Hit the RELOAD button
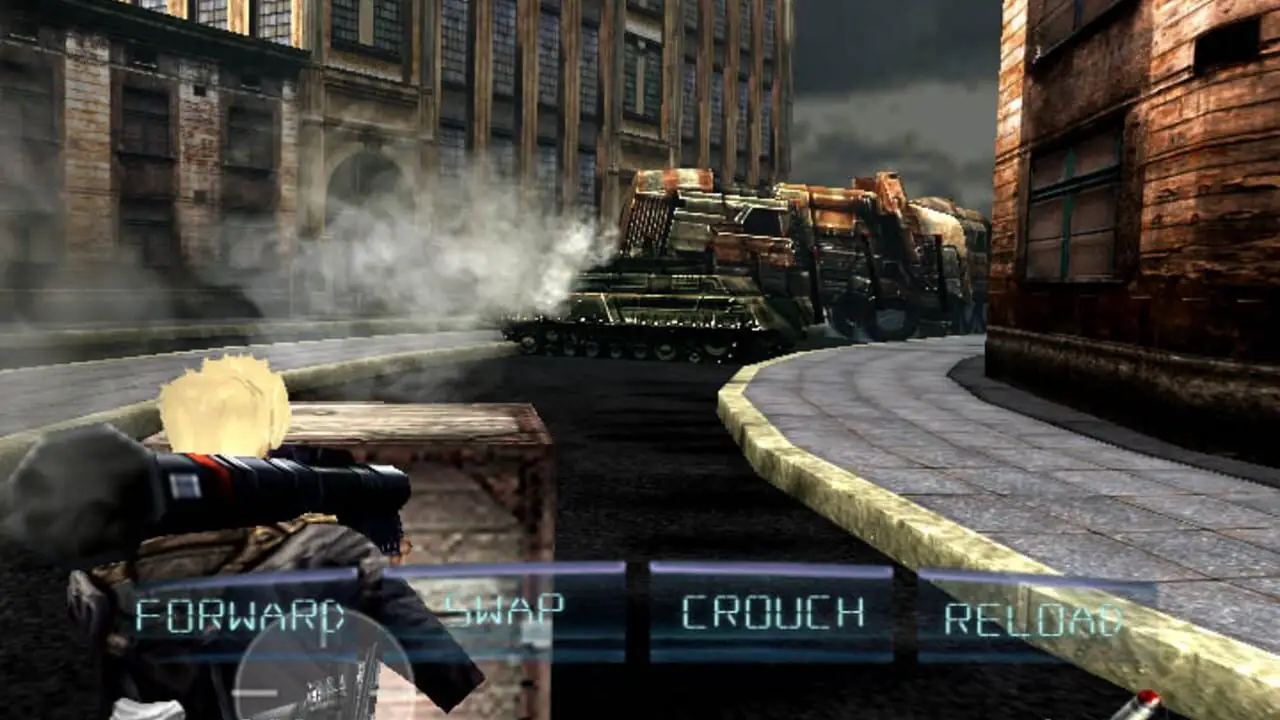Image resolution: width=1280 pixels, height=720 pixels. tap(1035, 618)
